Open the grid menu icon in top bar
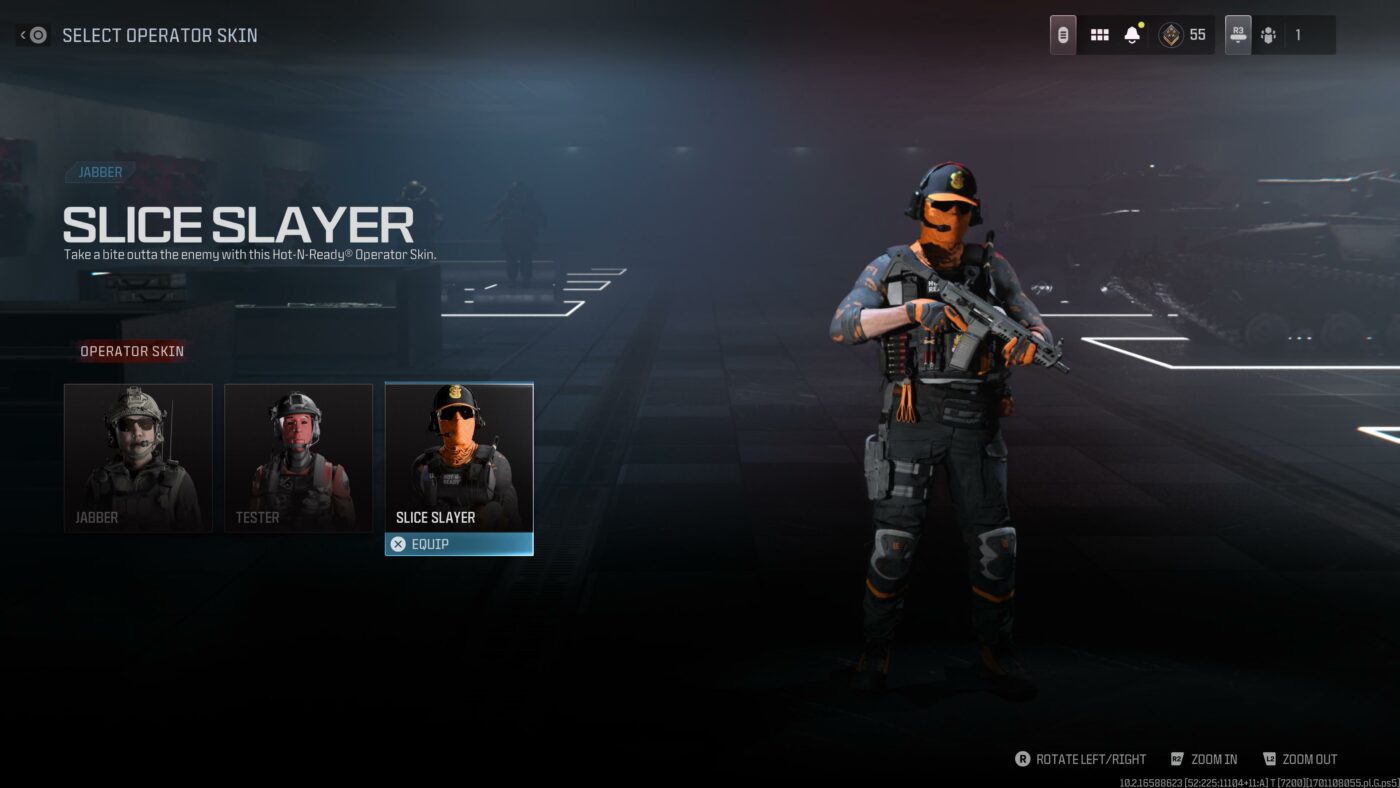 coord(1099,33)
